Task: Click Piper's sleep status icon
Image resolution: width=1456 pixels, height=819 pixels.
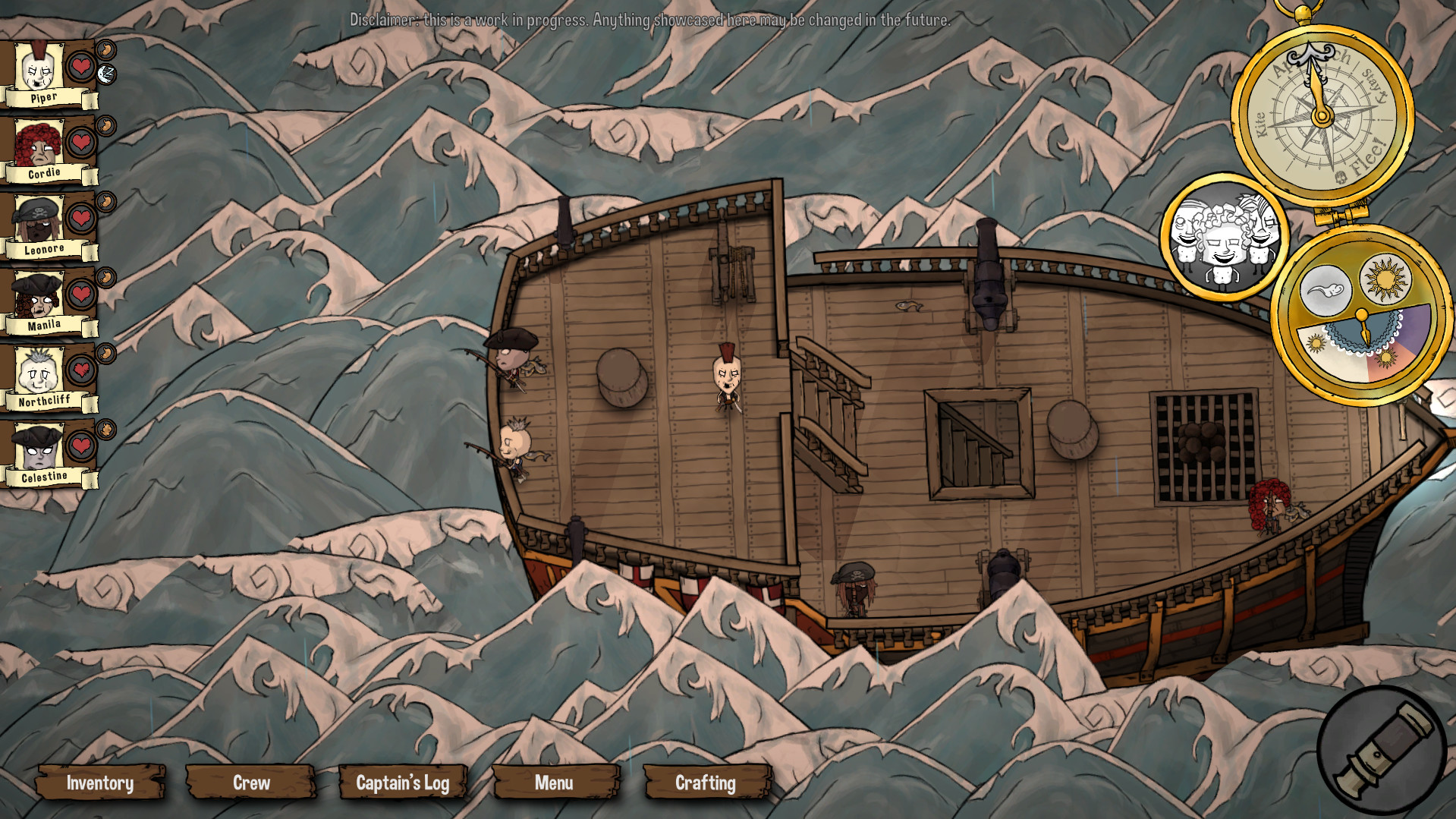Action: coord(105,75)
